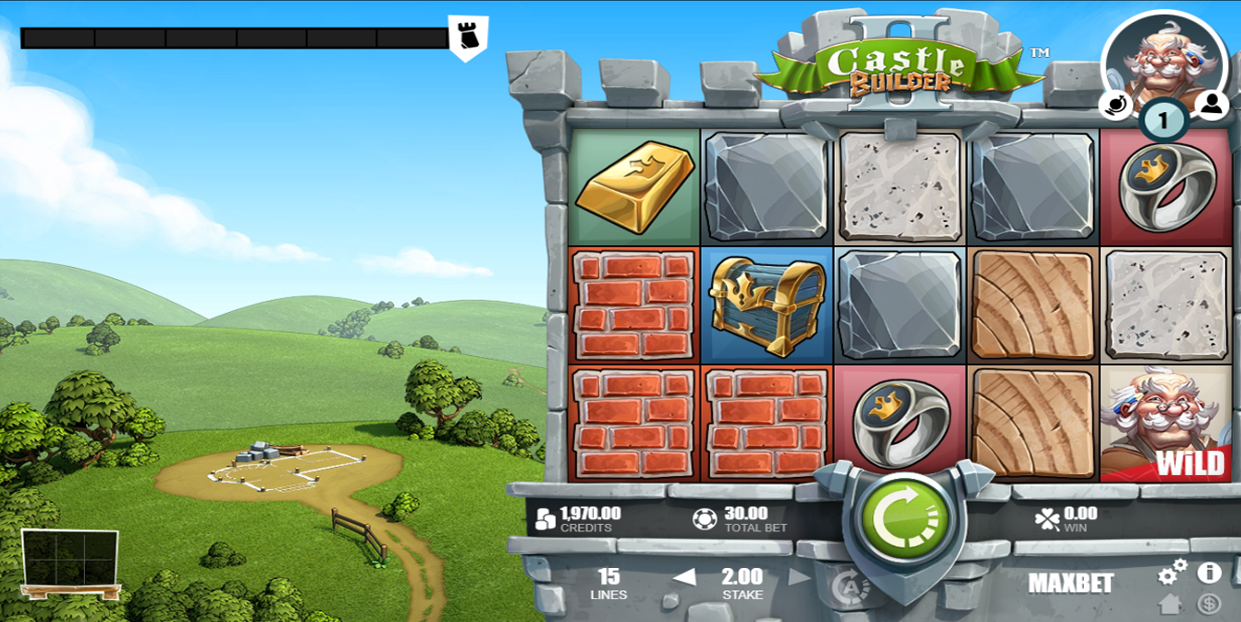This screenshot has height=622, width=1241.
Task: Open the gear settings menu
Action: 1172,573
